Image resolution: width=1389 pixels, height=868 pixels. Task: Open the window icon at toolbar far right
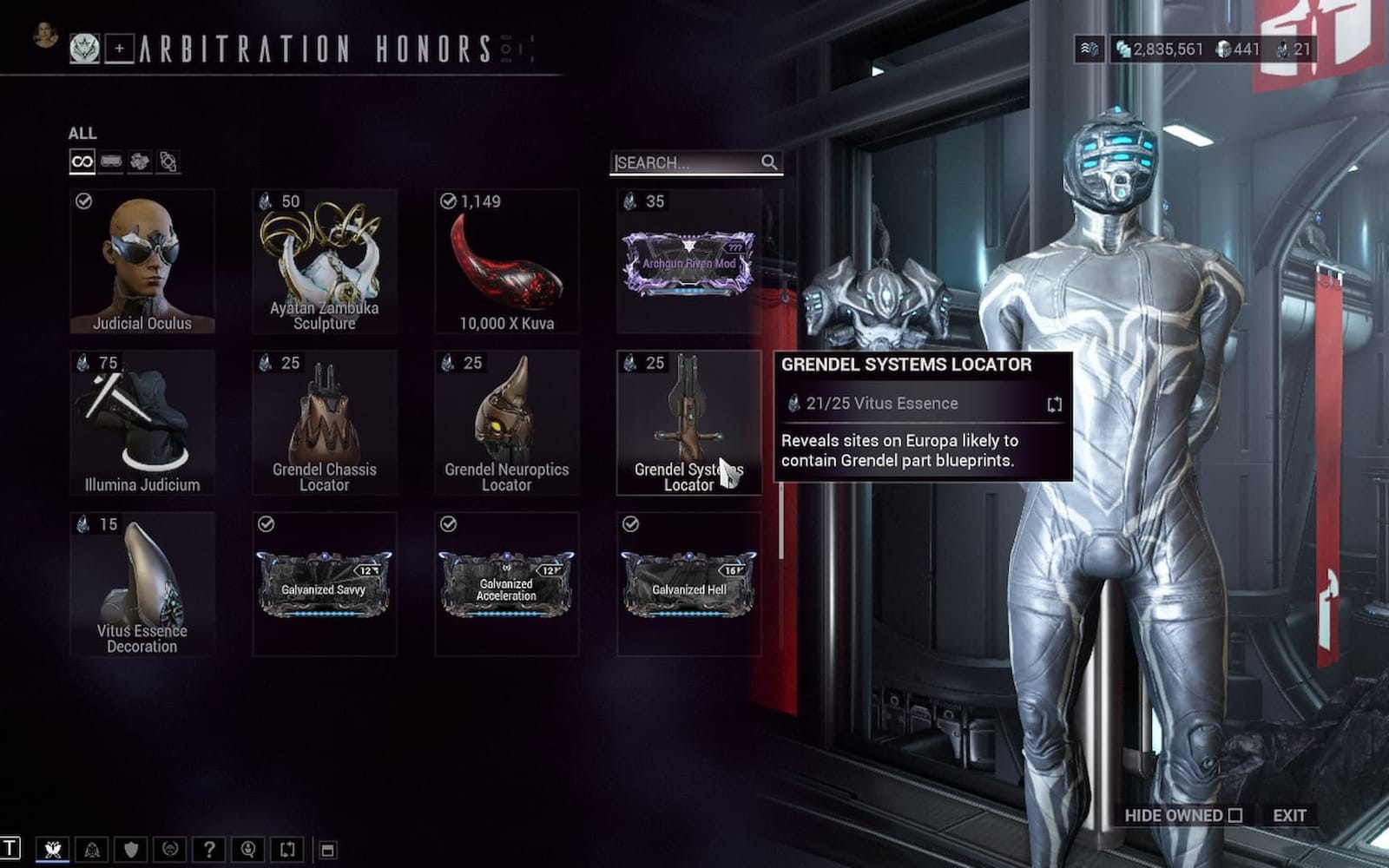pyautogui.click(x=327, y=848)
